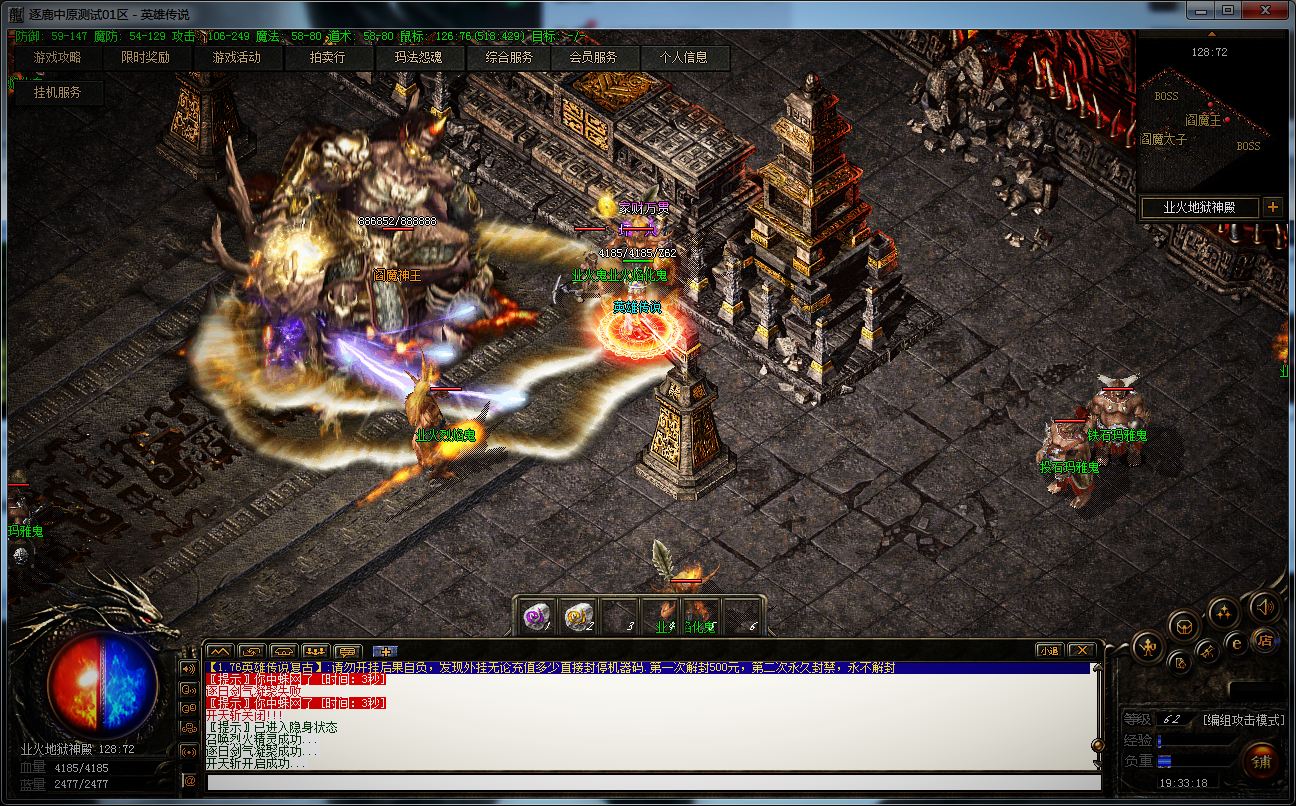
Task: Select the 拍卖行 auction house menu
Action: 327,58
